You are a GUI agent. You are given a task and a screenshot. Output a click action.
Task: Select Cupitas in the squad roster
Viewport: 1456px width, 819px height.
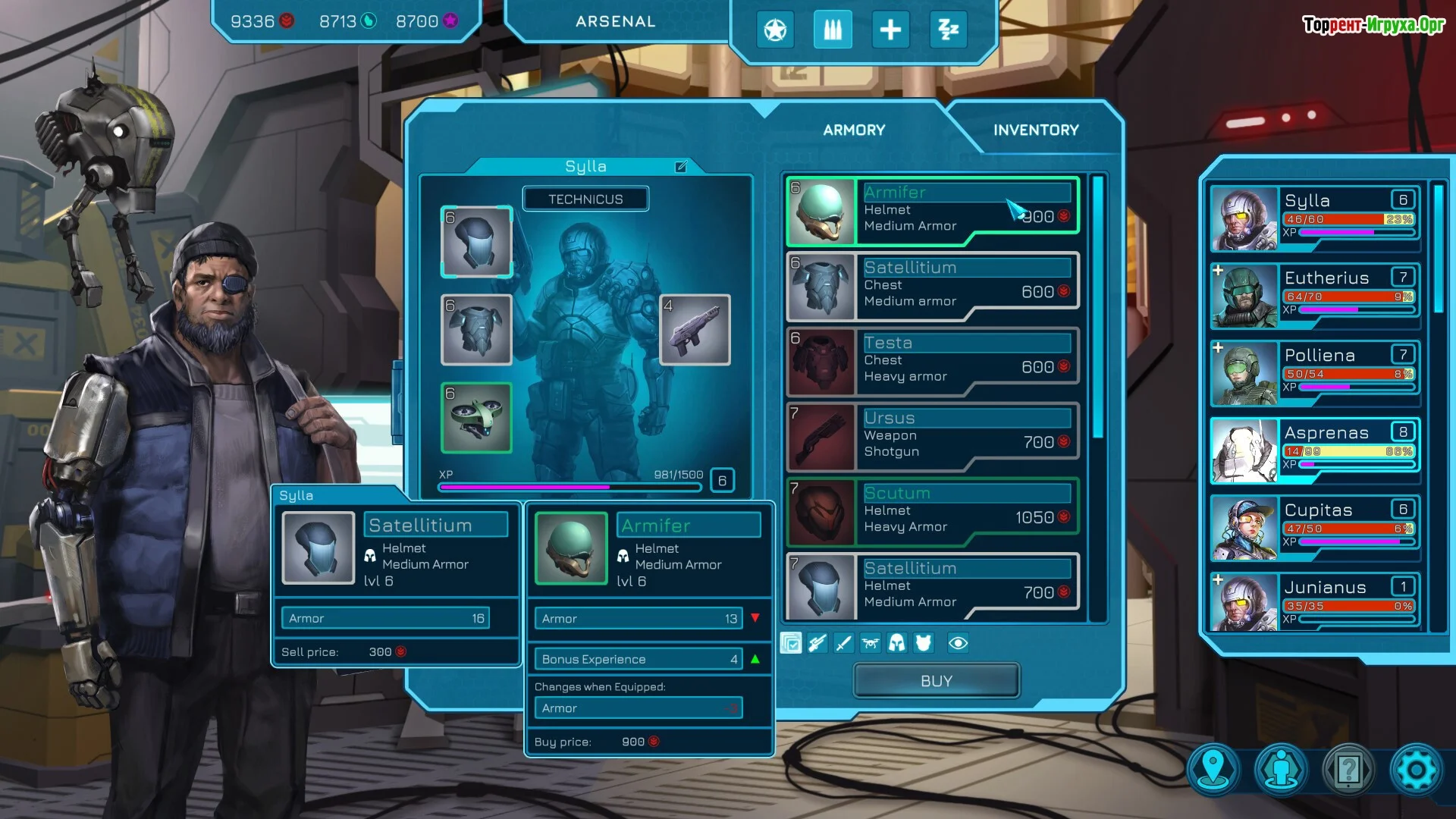(x=1315, y=528)
